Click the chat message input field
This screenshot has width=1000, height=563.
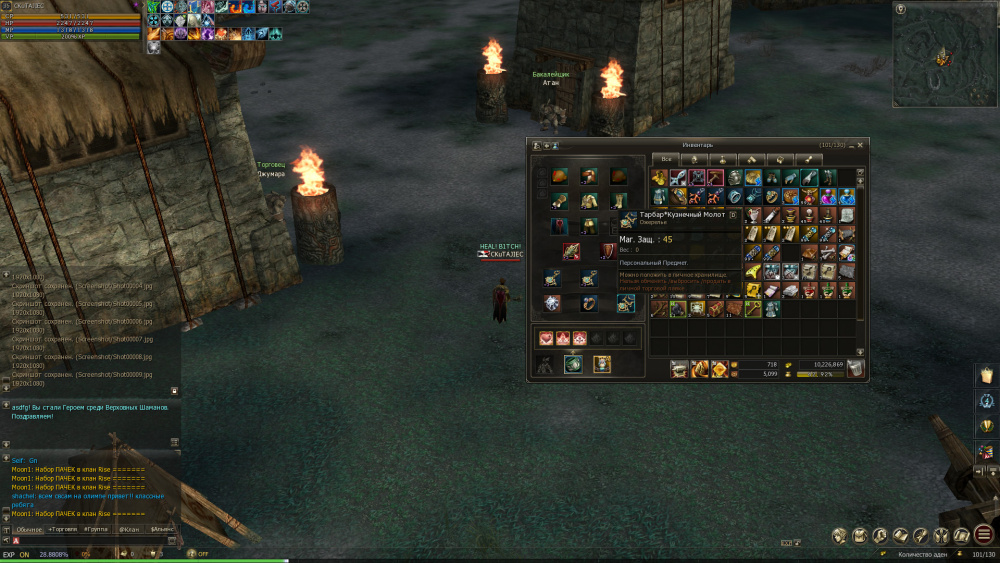(90, 541)
